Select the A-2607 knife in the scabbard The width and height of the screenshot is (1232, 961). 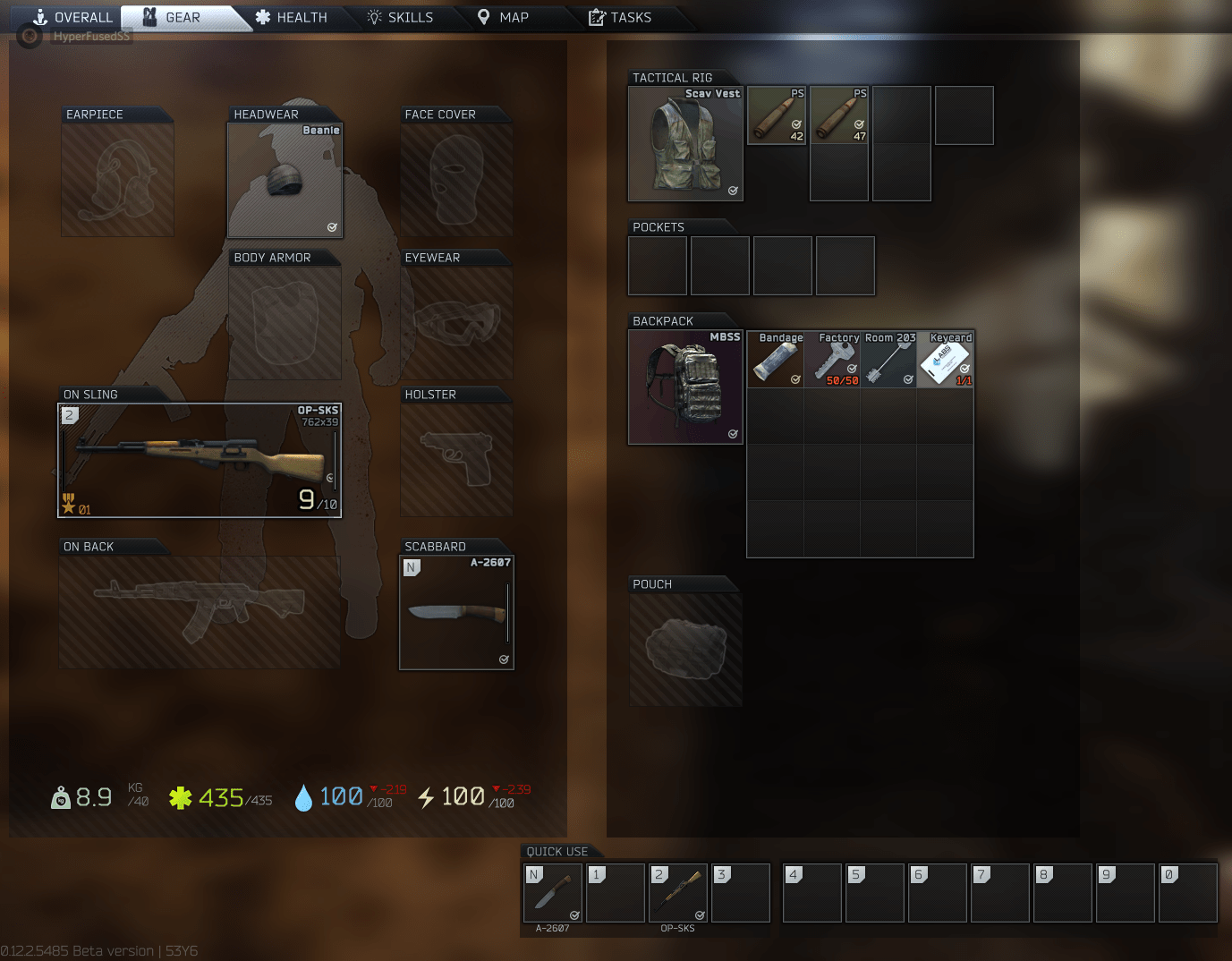456,612
